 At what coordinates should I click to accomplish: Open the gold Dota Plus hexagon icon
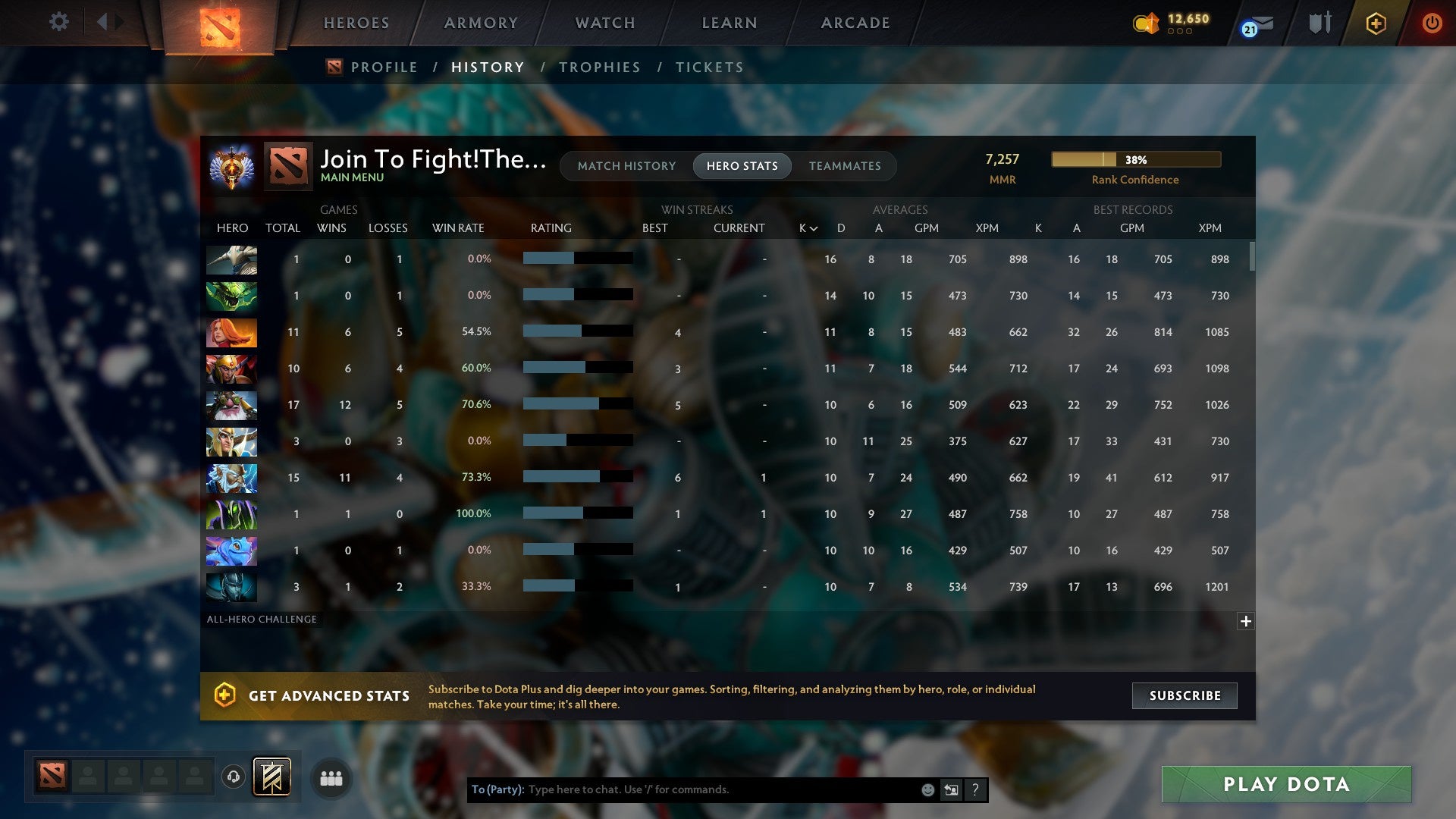[1375, 23]
